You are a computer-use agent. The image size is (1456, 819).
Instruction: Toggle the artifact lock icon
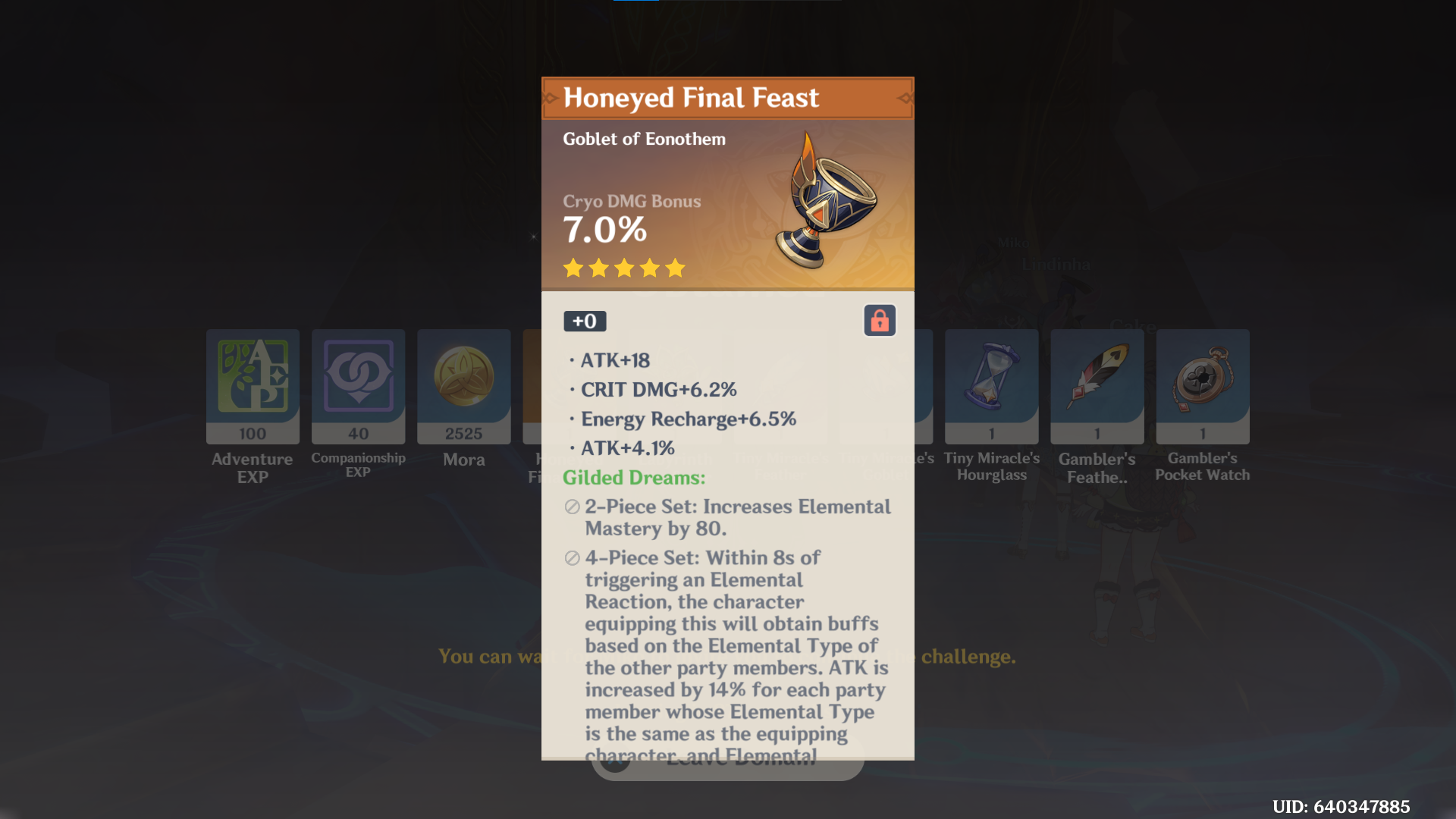879,320
